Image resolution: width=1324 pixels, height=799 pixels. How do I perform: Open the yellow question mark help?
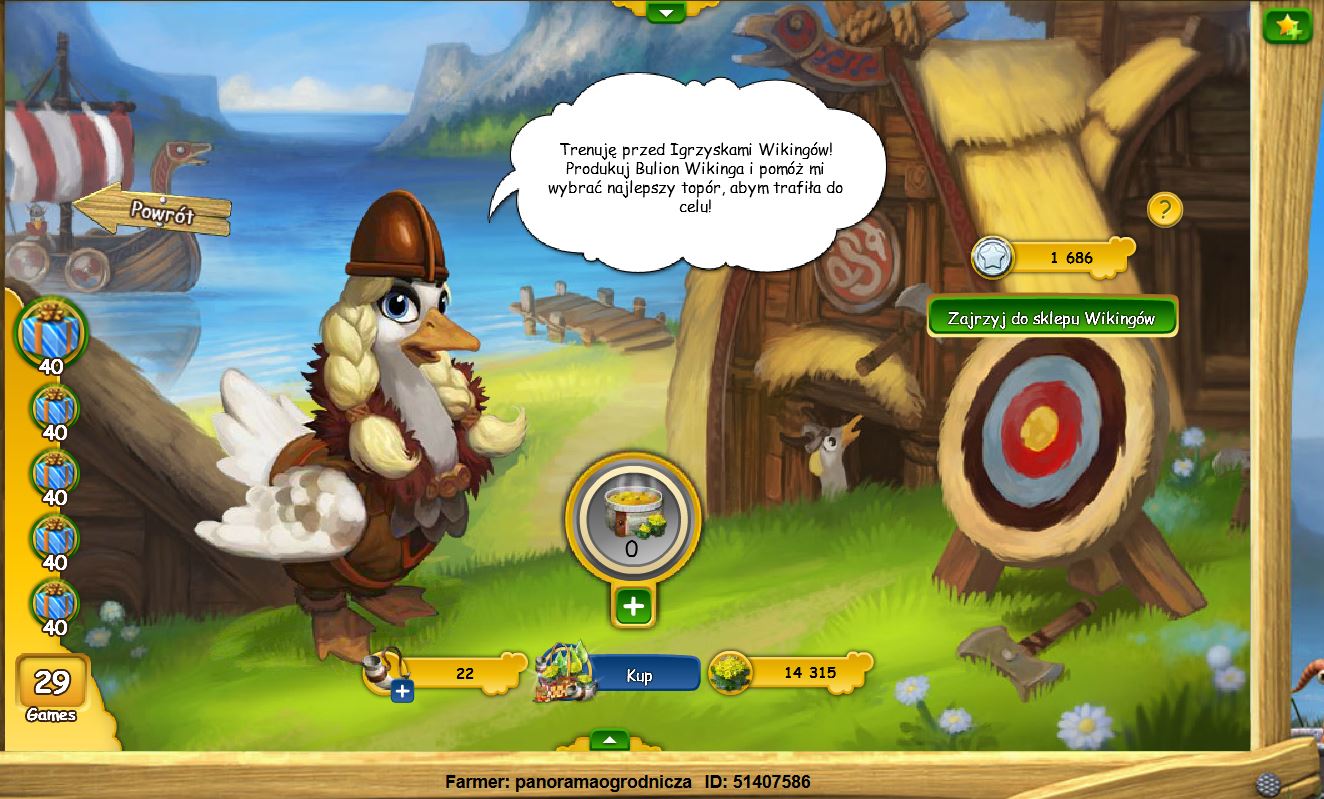(x=1164, y=210)
